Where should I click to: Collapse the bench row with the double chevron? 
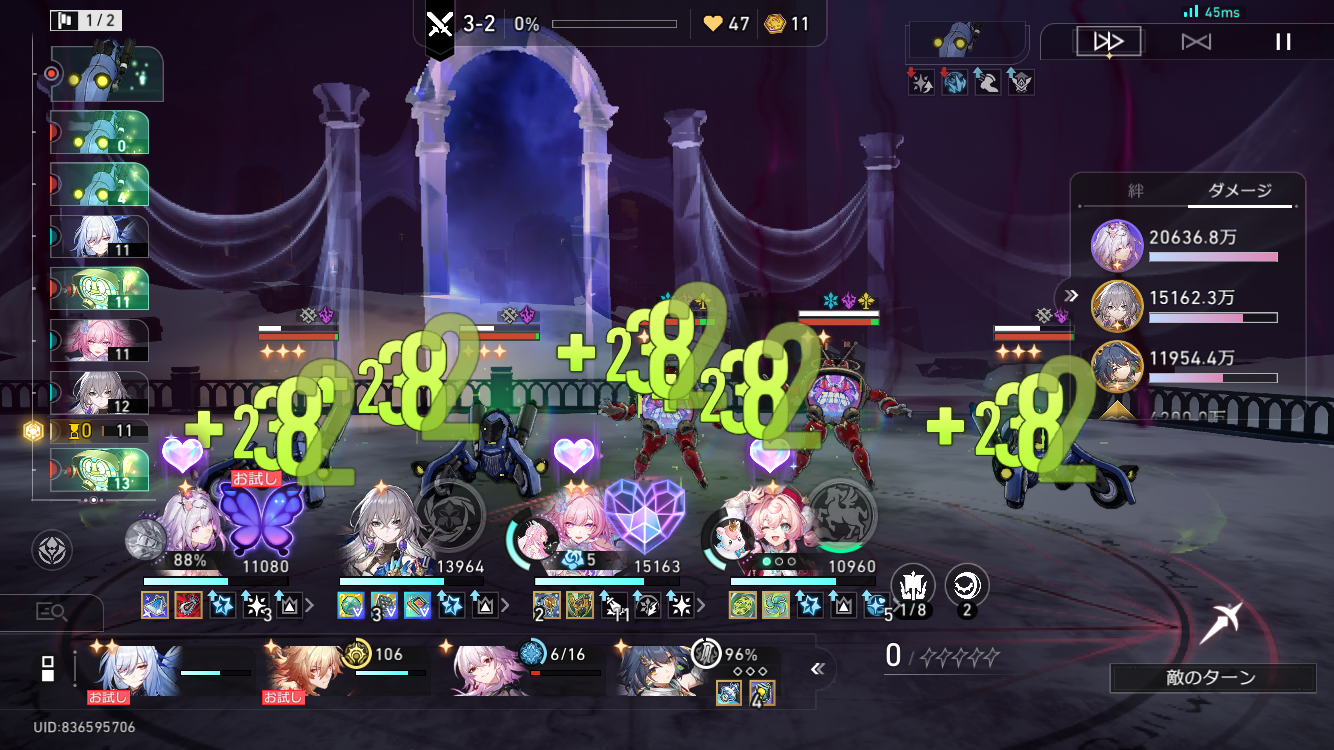[817, 669]
